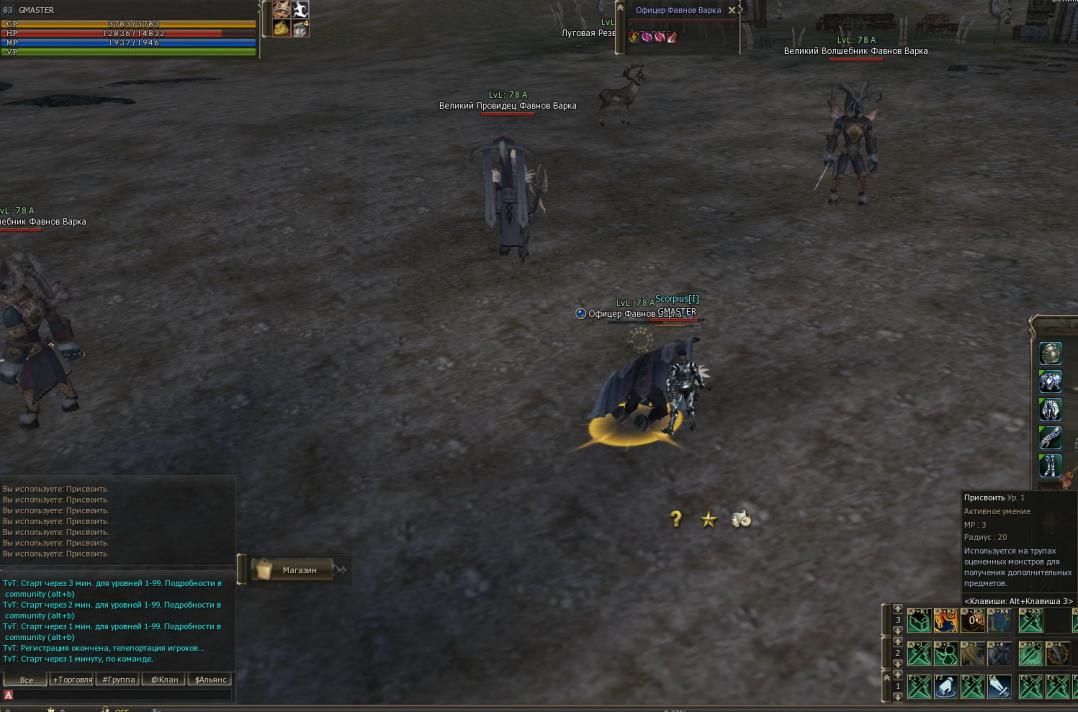This screenshot has height=712, width=1078.
Task: Click the gold star icon
Action: [x=709, y=519]
